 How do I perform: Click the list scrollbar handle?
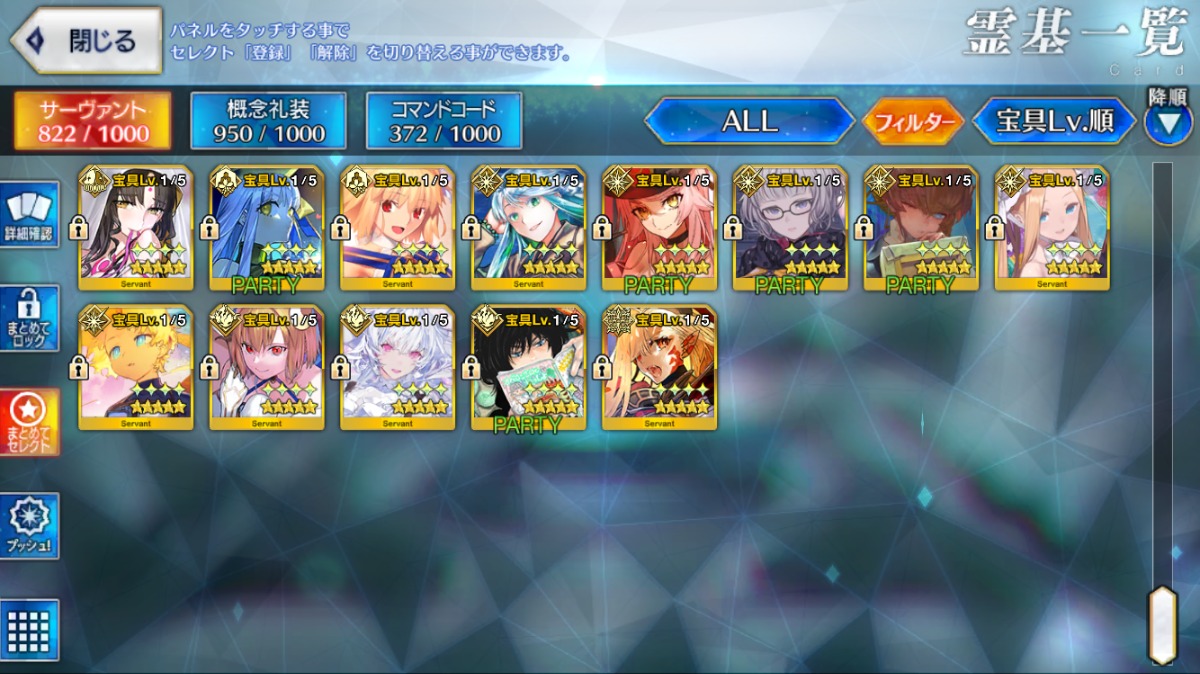pyautogui.click(x=1162, y=624)
